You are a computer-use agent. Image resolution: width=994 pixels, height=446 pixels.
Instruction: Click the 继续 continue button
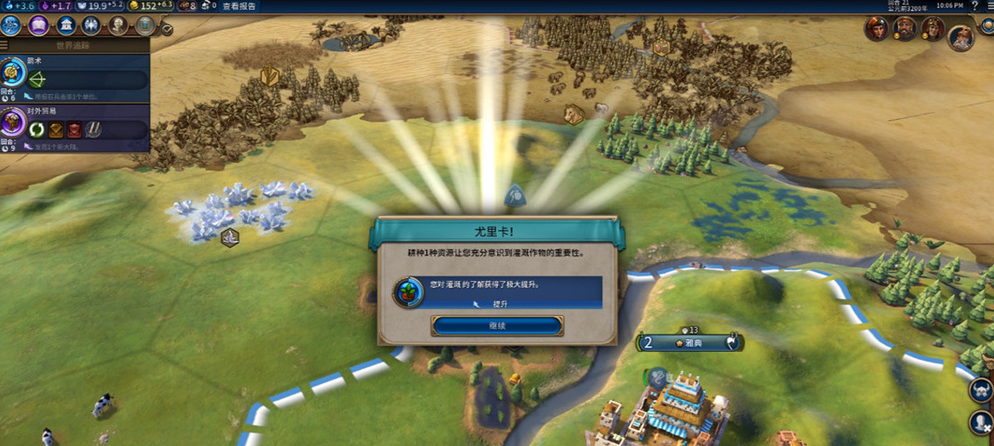497,326
